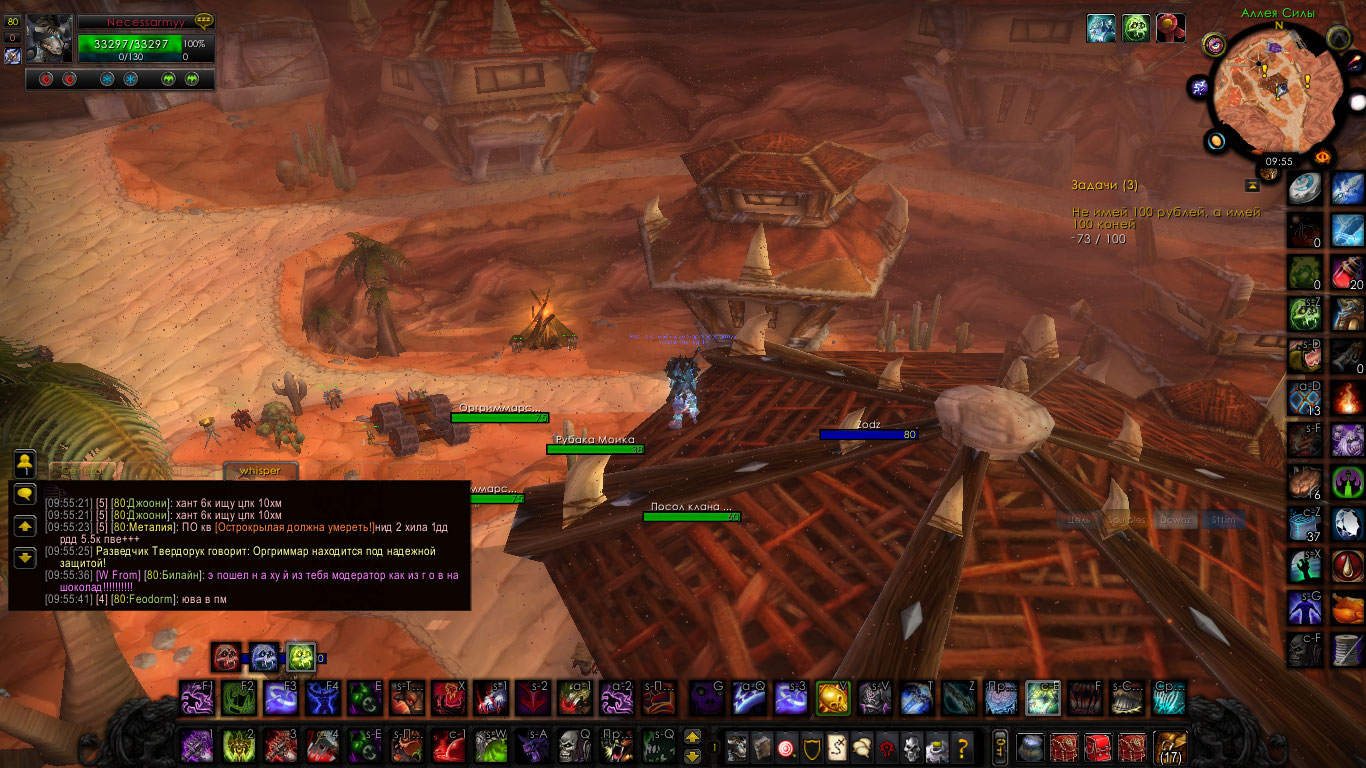Open the chat speech bubble menu
Image resolution: width=1366 pixels, height=768 pixels.
click(25, 493)
